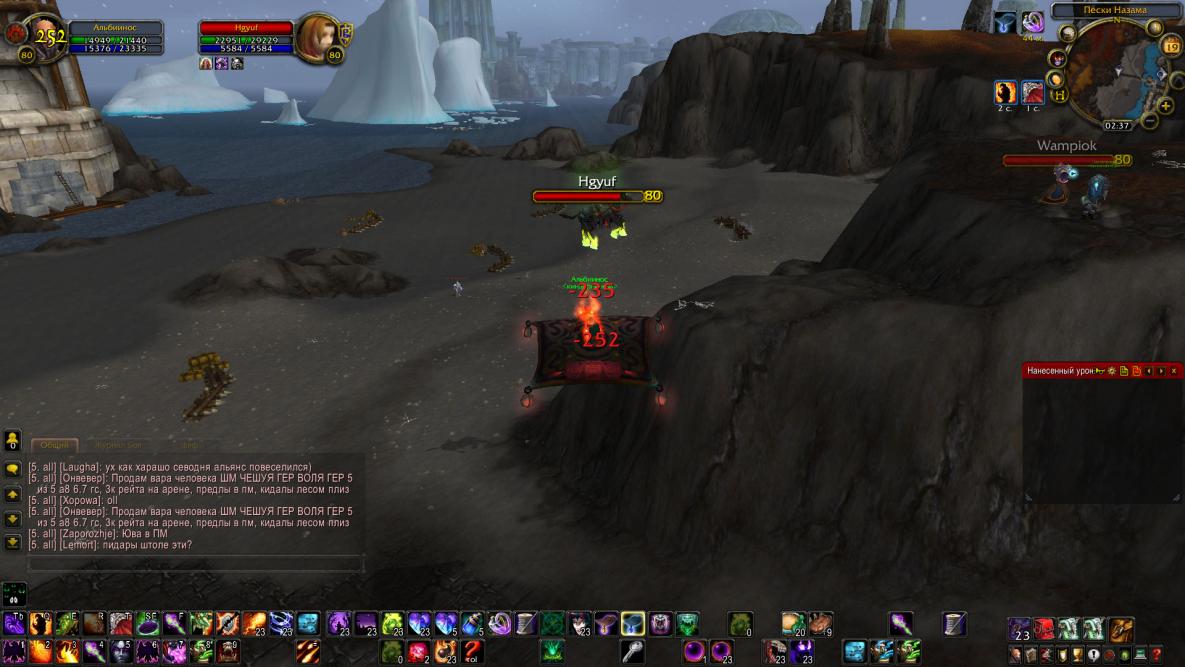1185x667 pixels.
Task: Click the yellow H button beside the minimap
Action: 1062,94
